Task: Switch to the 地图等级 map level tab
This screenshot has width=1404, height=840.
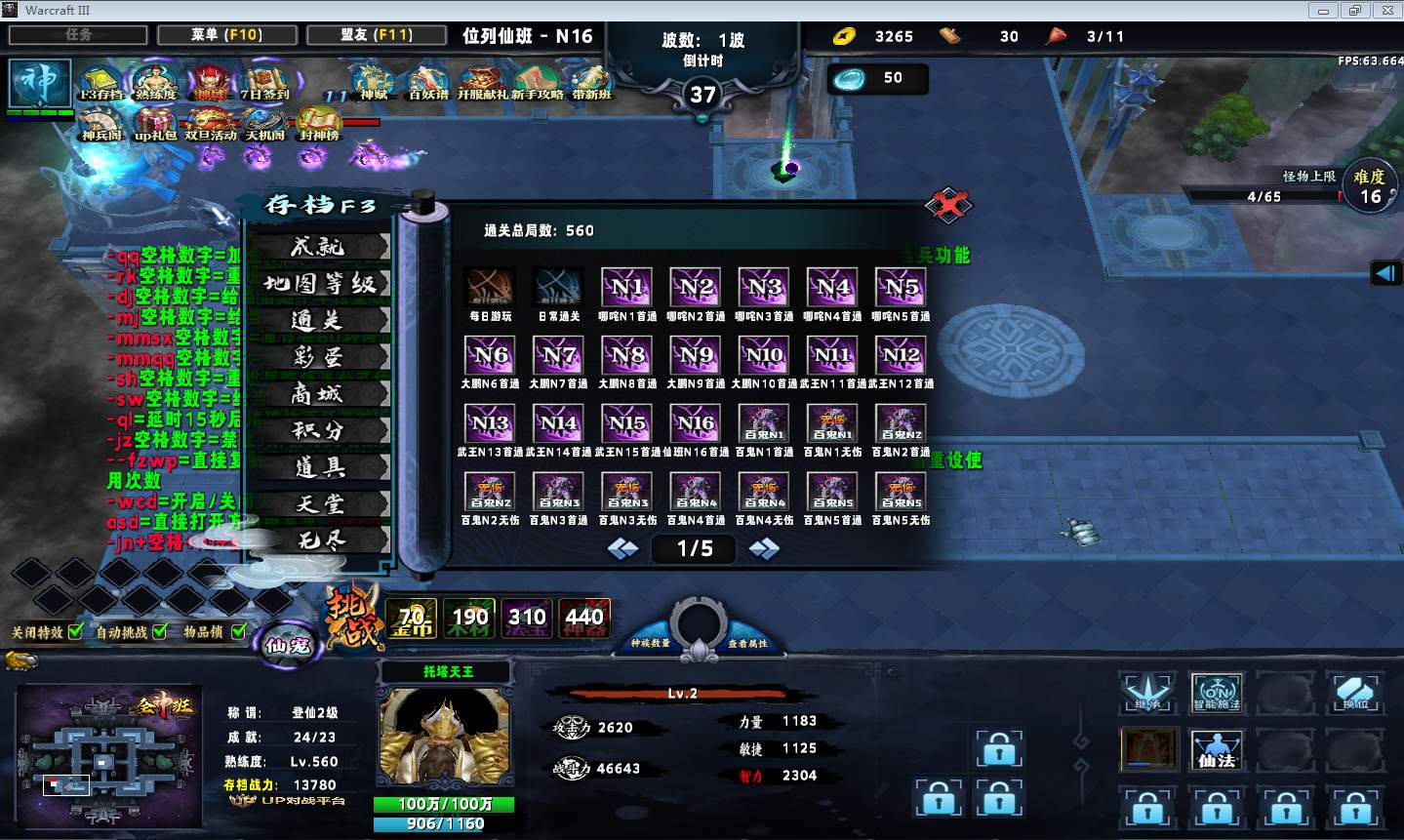Action: [x=318, y=284]
